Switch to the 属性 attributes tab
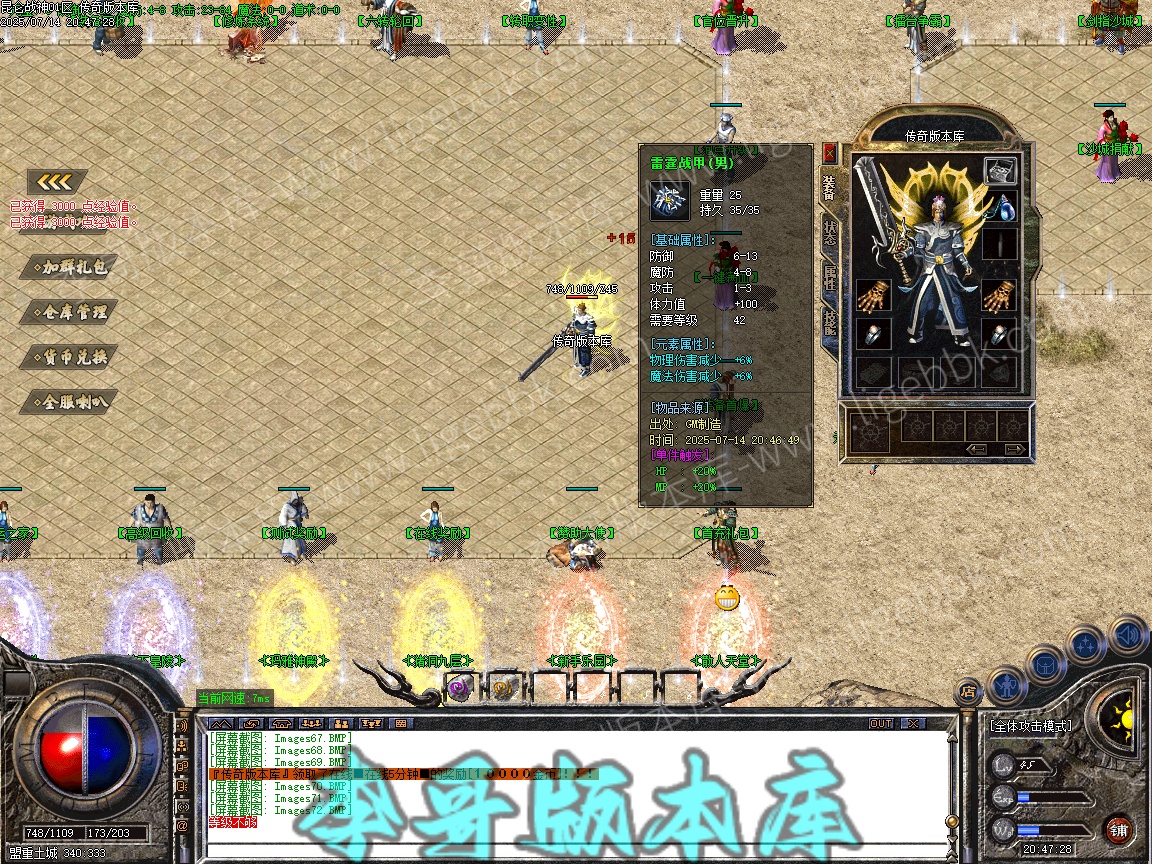The image size is (1152, 864). [x=830, y=277]
